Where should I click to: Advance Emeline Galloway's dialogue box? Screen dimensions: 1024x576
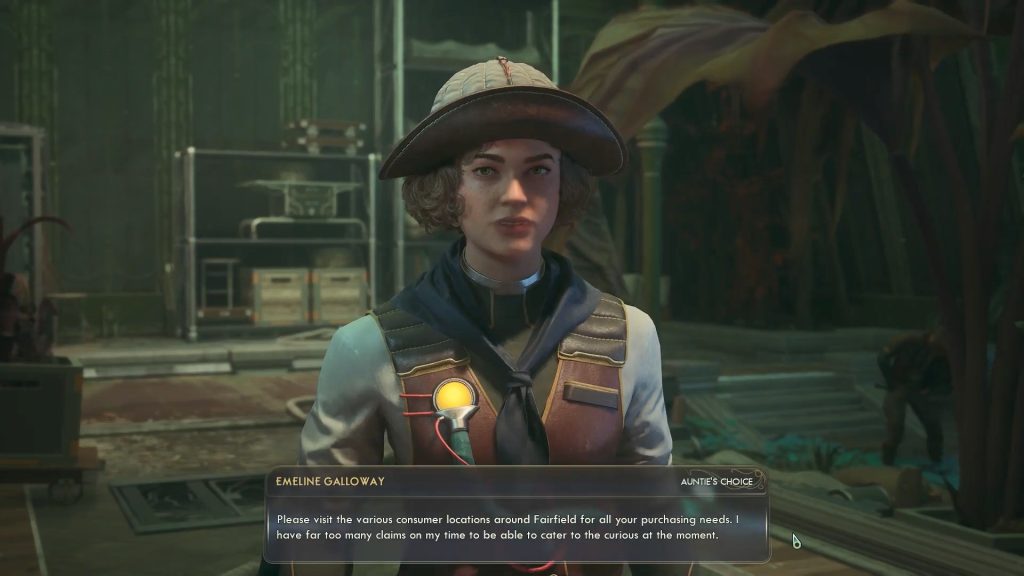(x=516, y=526)
